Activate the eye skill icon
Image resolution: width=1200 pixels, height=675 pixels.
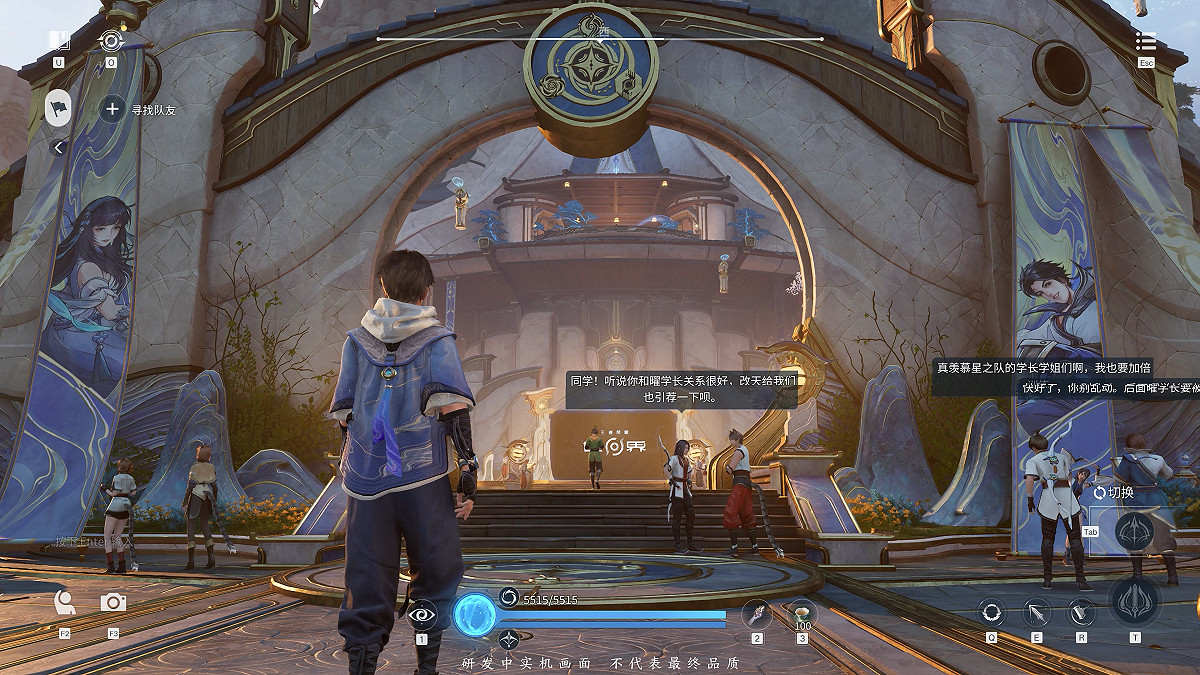pyautogui.click(x=422, y=614)
